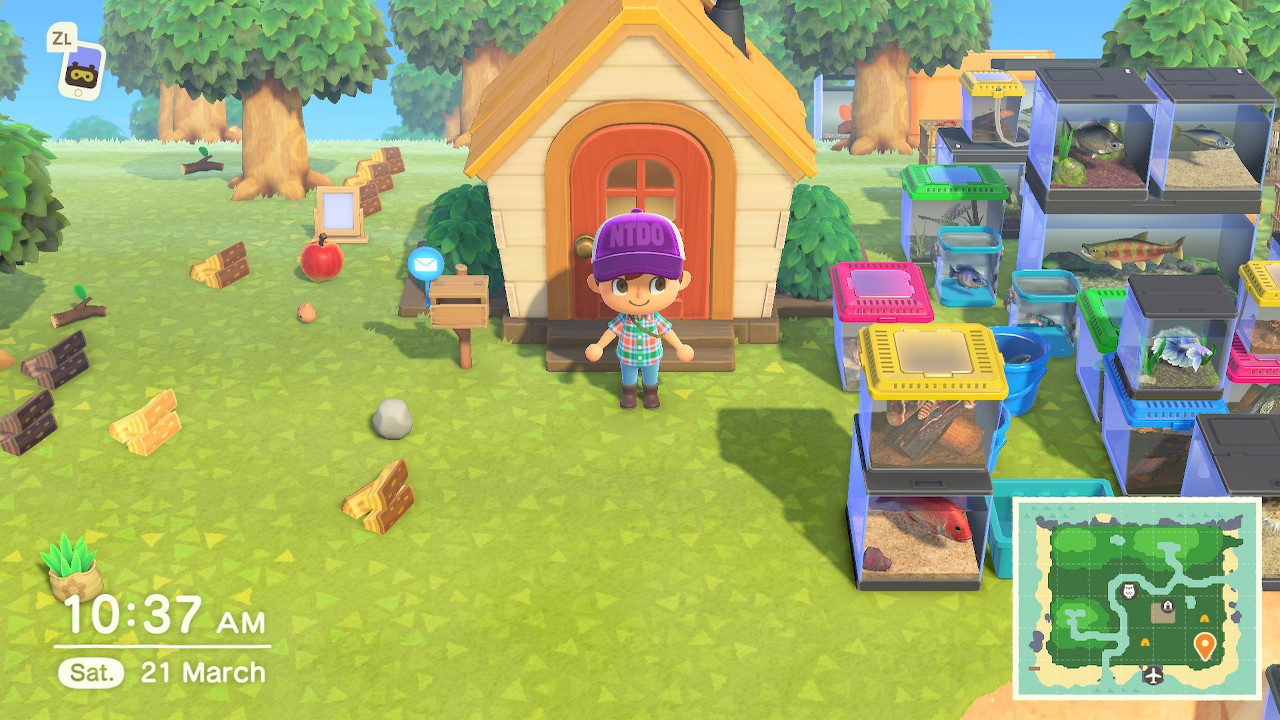Click the player location pin on the minimap
Screen dimensions: 1280x720
coord(1205,645)
